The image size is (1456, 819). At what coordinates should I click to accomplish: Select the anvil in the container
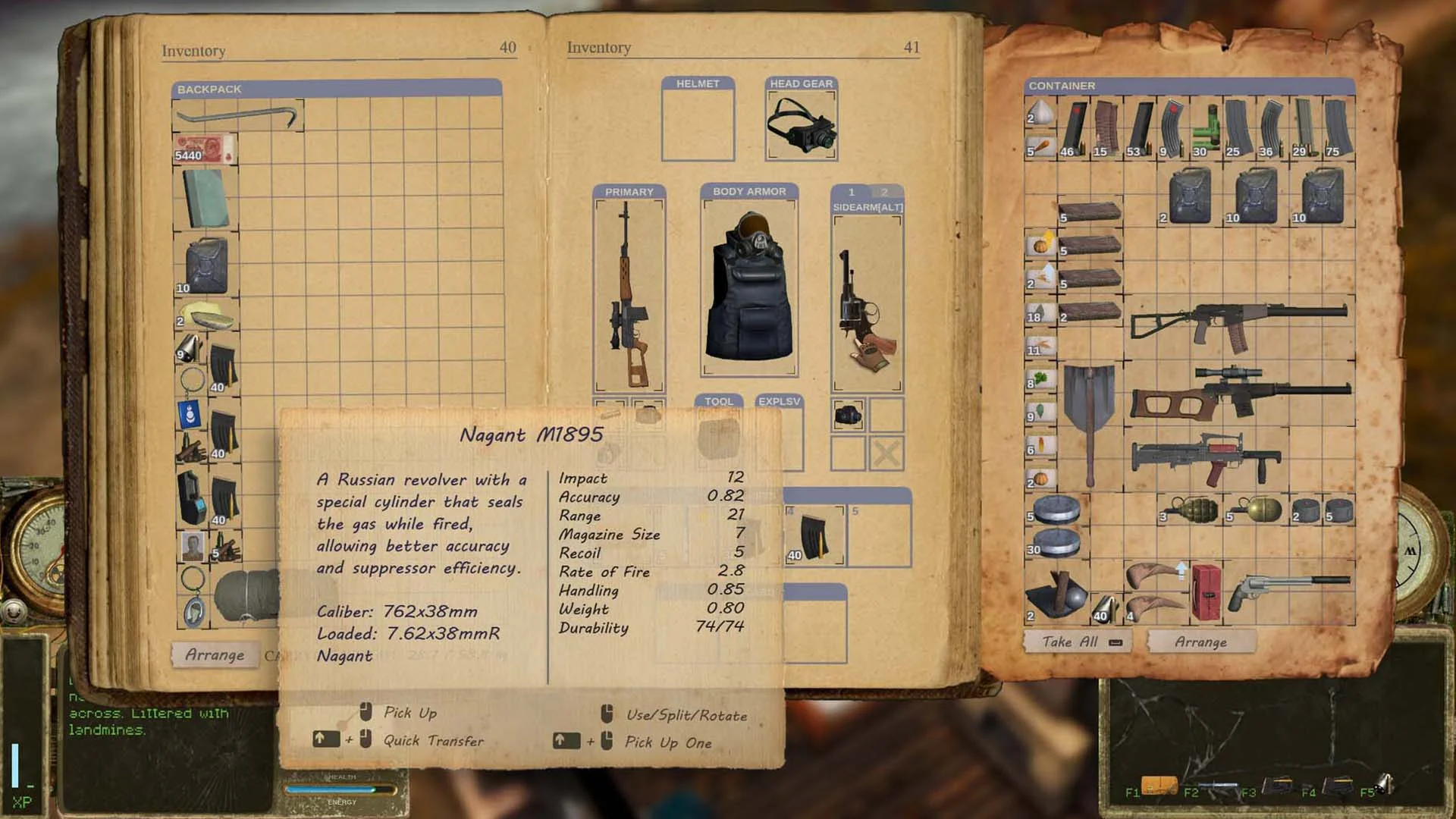[x=1056, y=595]
